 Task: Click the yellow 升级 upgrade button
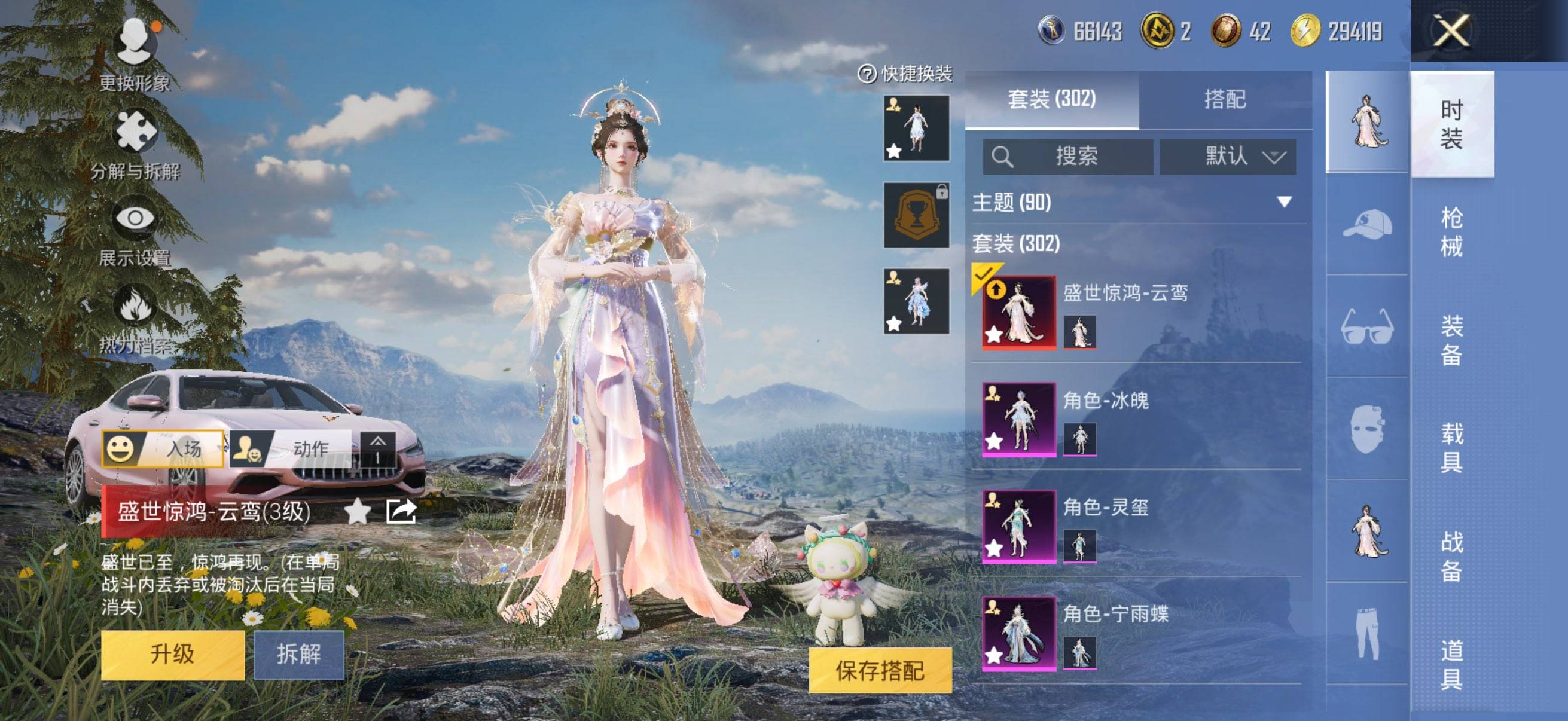173,654
